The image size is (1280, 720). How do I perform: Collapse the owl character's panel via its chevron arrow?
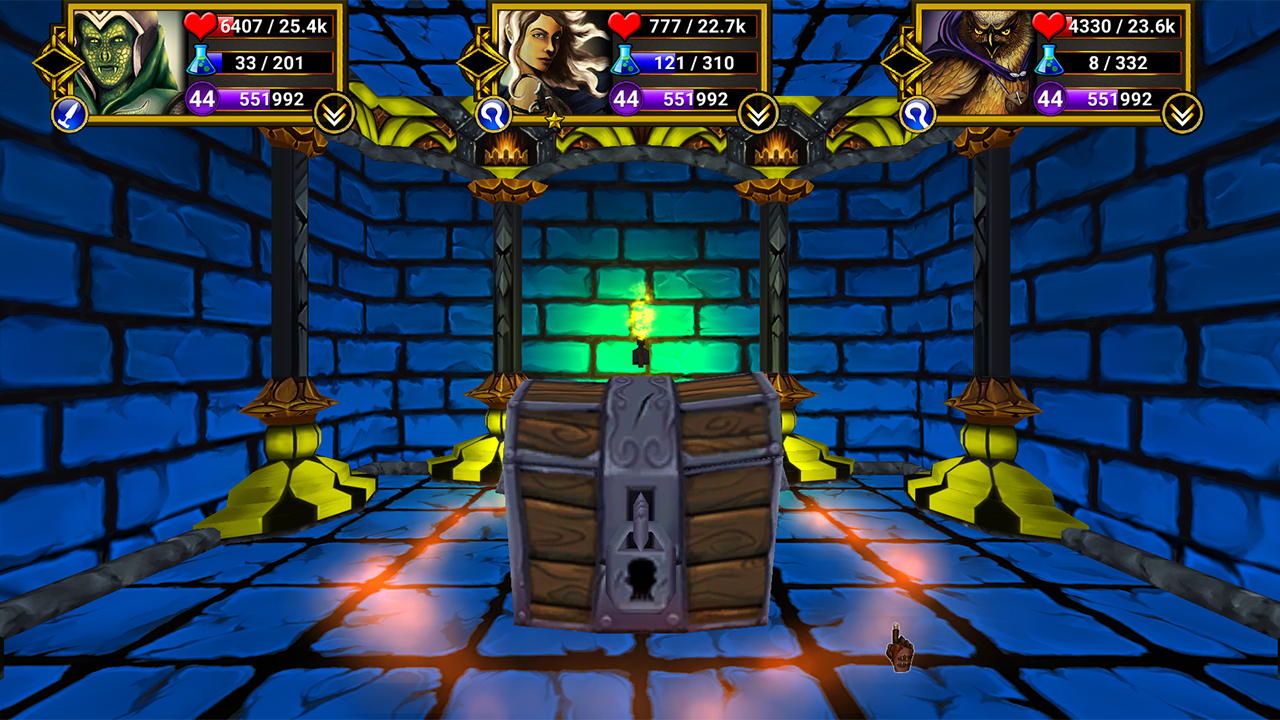point(1183,113)
